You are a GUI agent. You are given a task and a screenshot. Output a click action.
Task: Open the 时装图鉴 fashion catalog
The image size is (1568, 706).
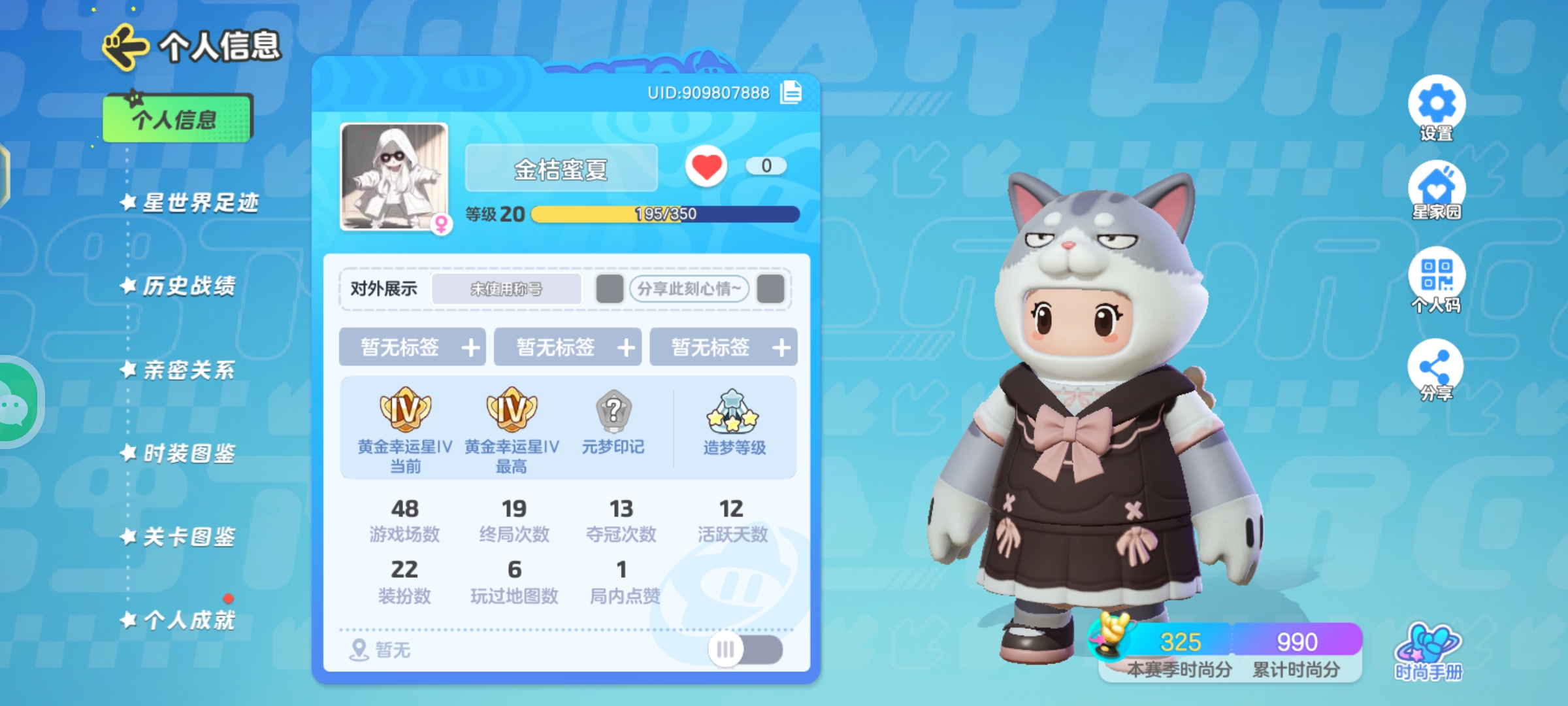(x=185, y=452)
